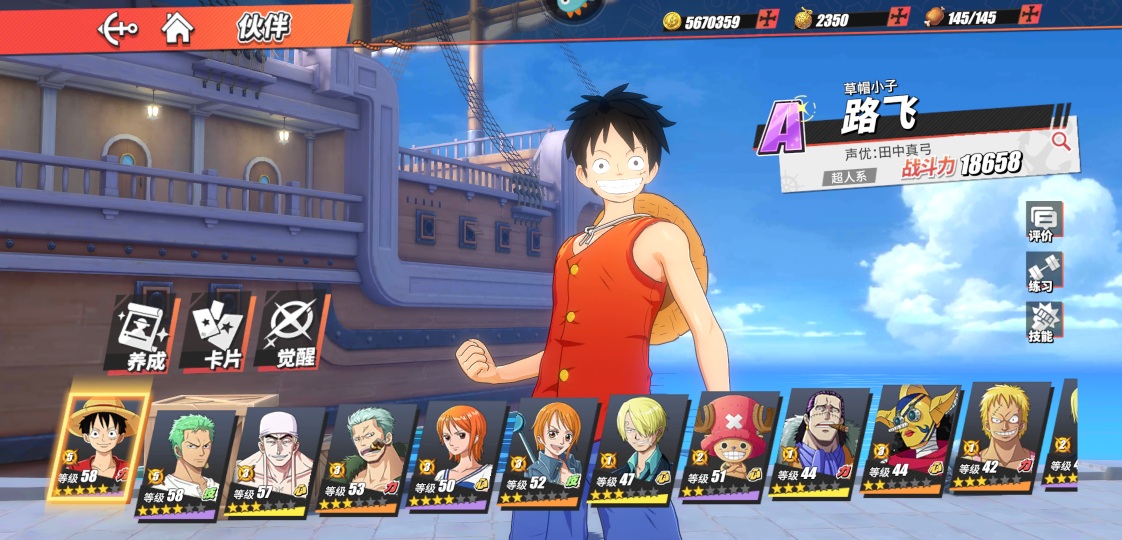Click the magnifier icon on Luffy's nameplate

[1060, 142]
